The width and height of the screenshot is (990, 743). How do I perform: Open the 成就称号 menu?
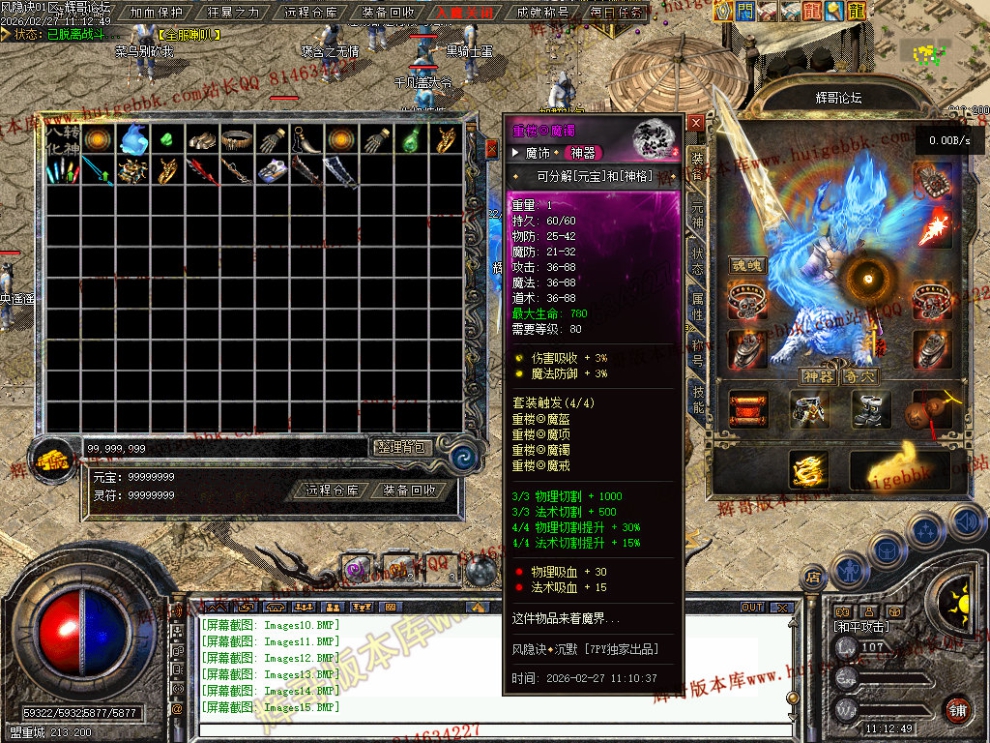pos(543,13)
